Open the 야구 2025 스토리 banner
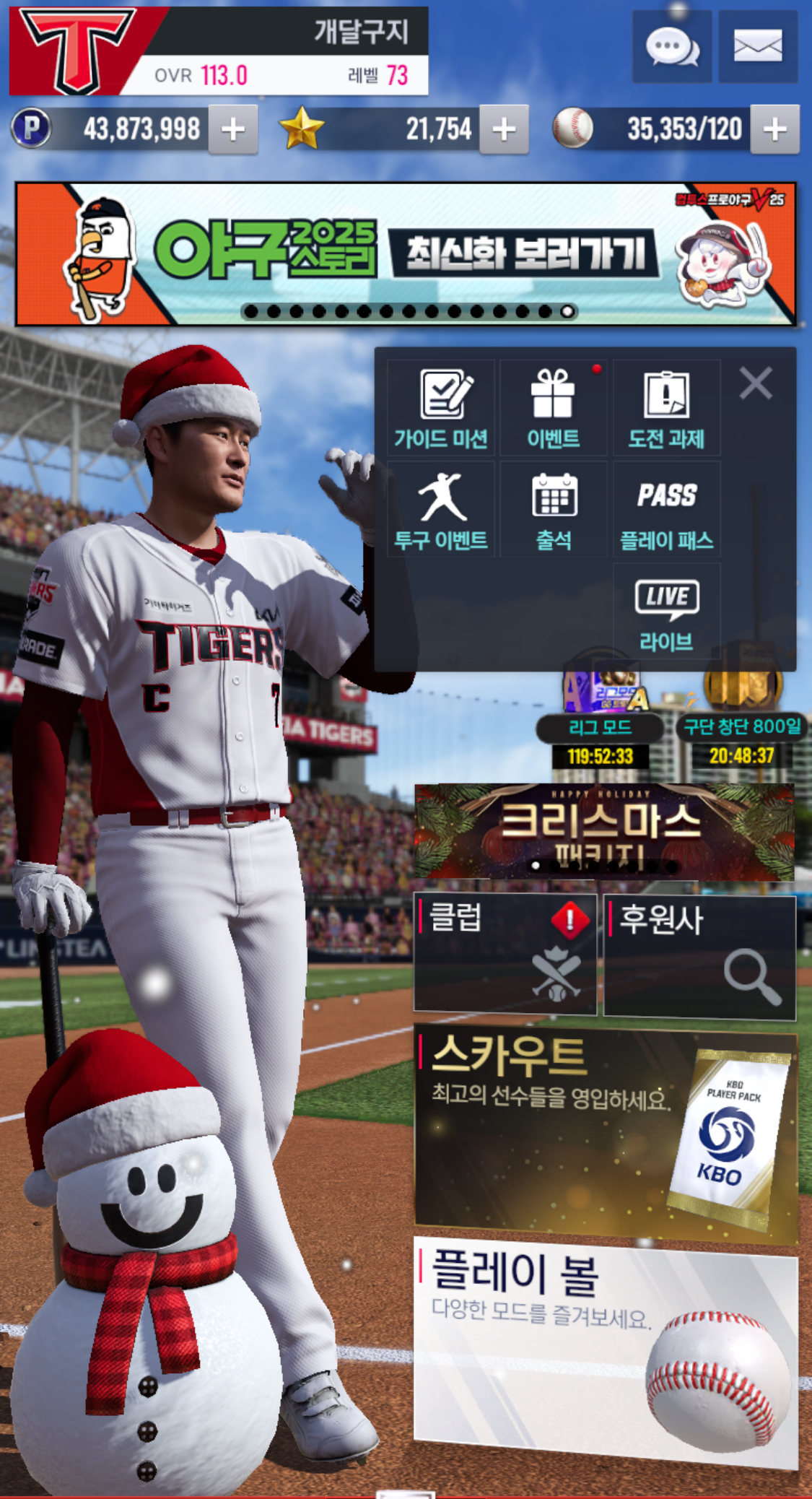Image resolution: width=812 pixels, height=1499 pixels. (406, 253)
